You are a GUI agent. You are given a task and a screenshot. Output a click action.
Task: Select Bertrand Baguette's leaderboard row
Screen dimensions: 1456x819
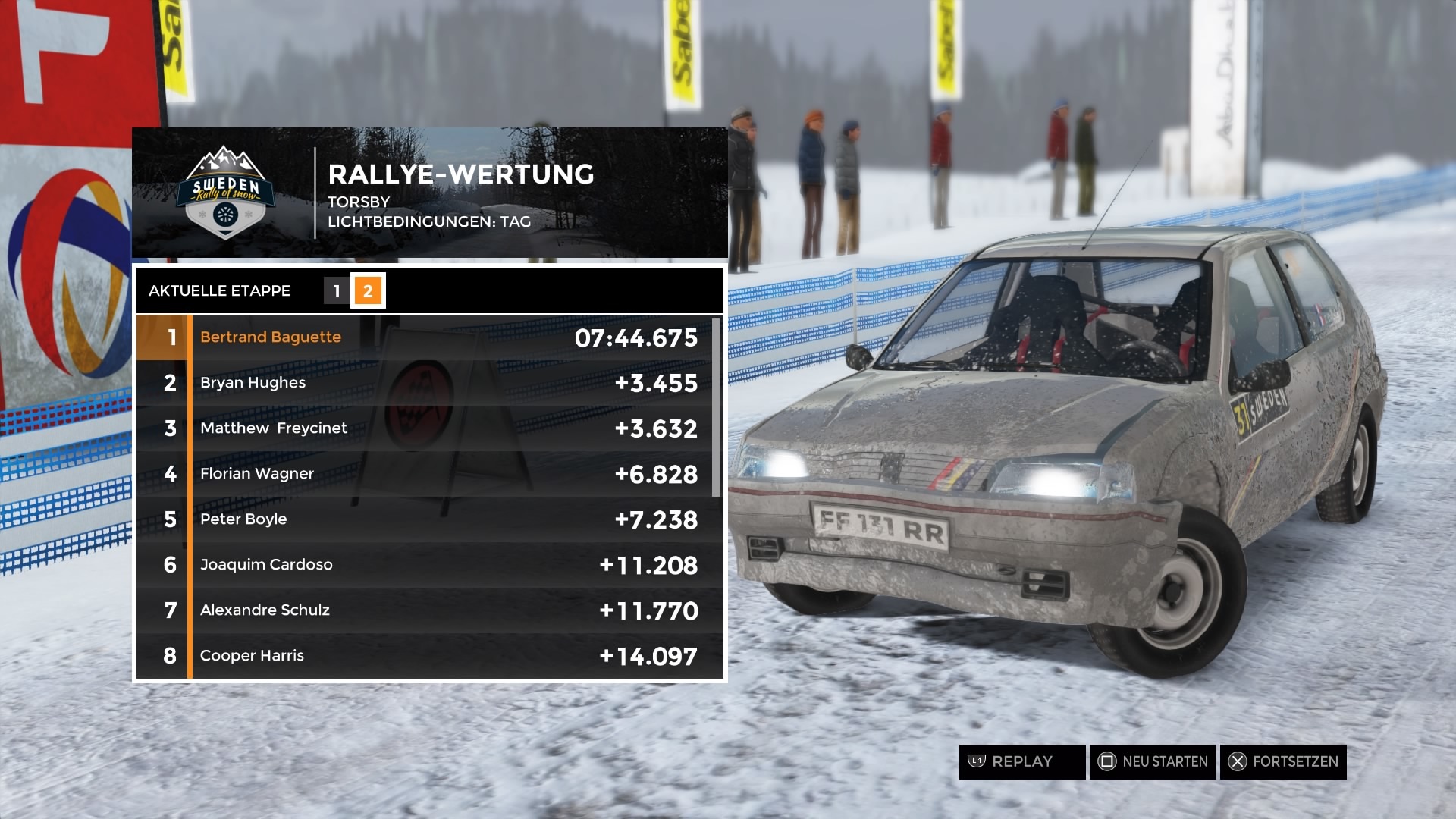[x=429, y=337]
